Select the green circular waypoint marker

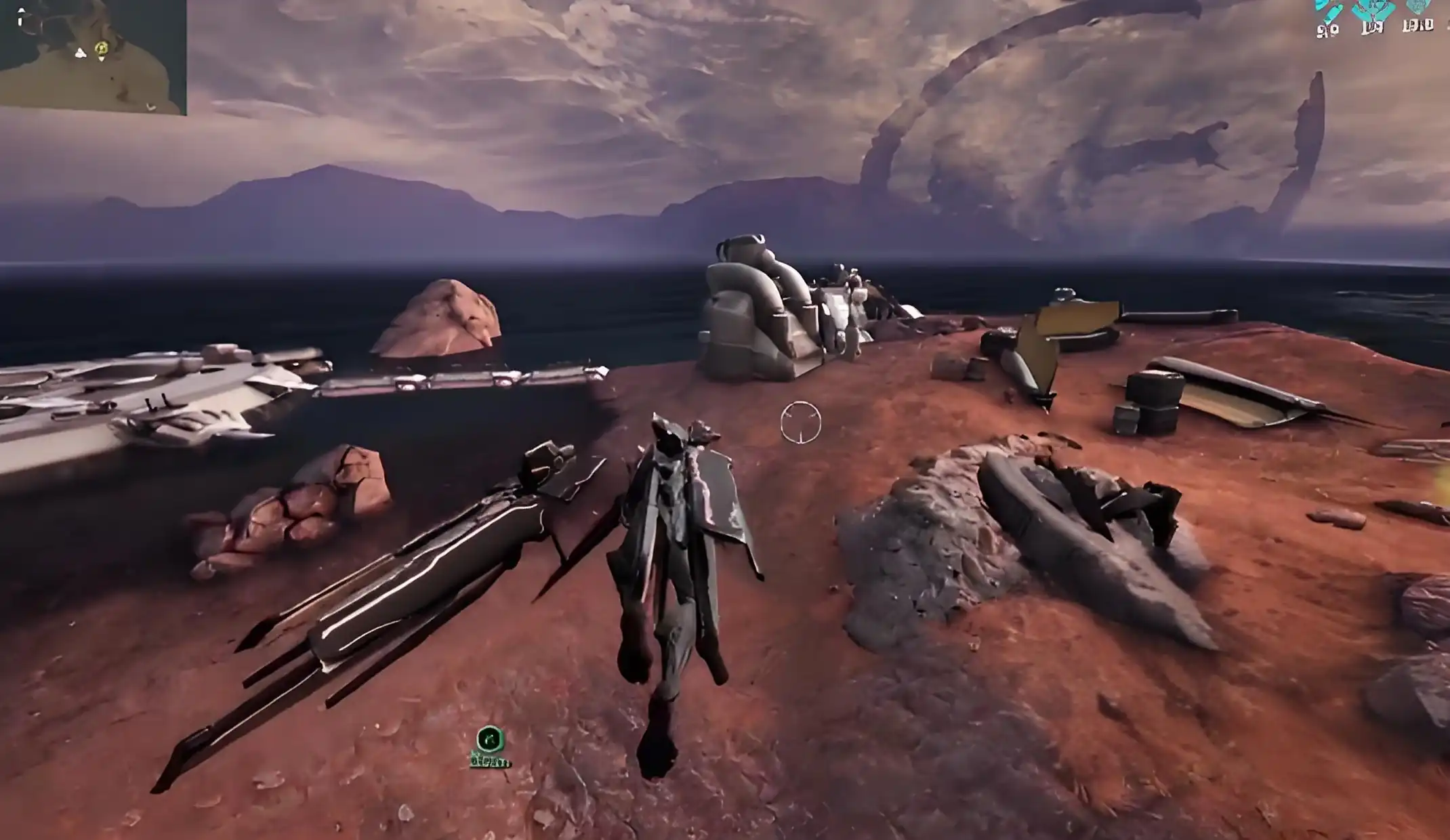point(490,740)
